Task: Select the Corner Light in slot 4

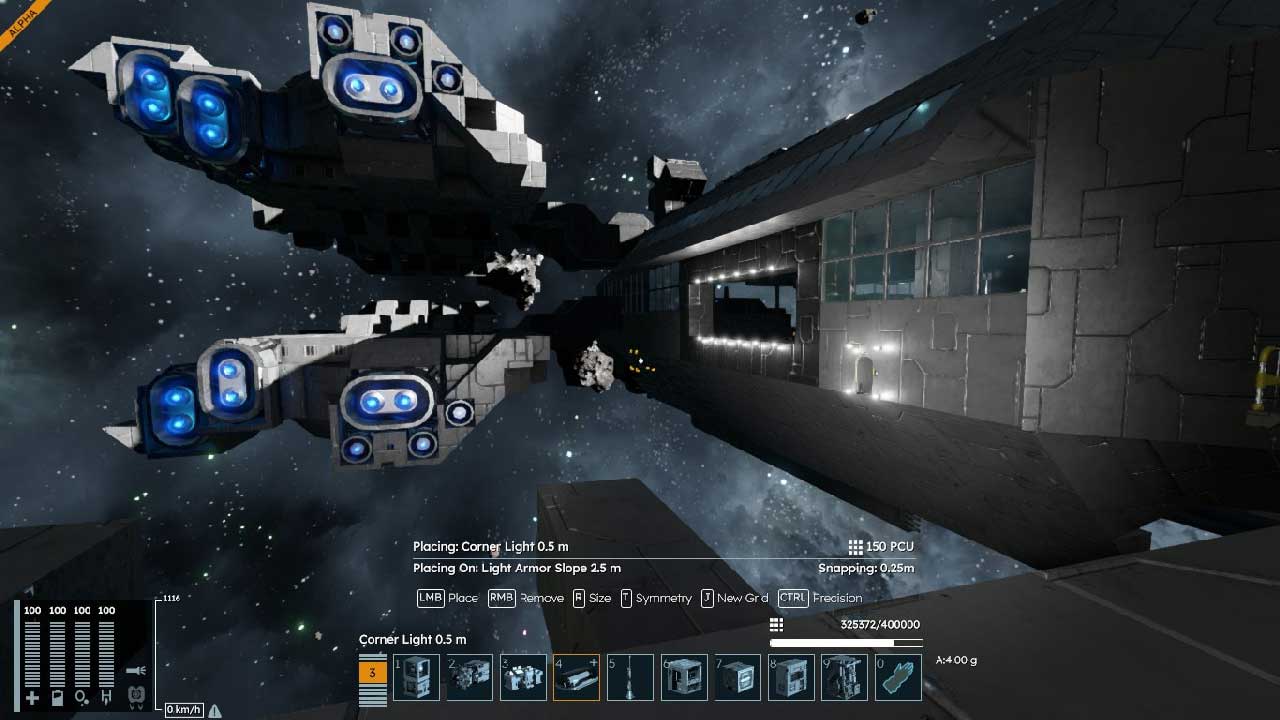Action: pos(577,678)
